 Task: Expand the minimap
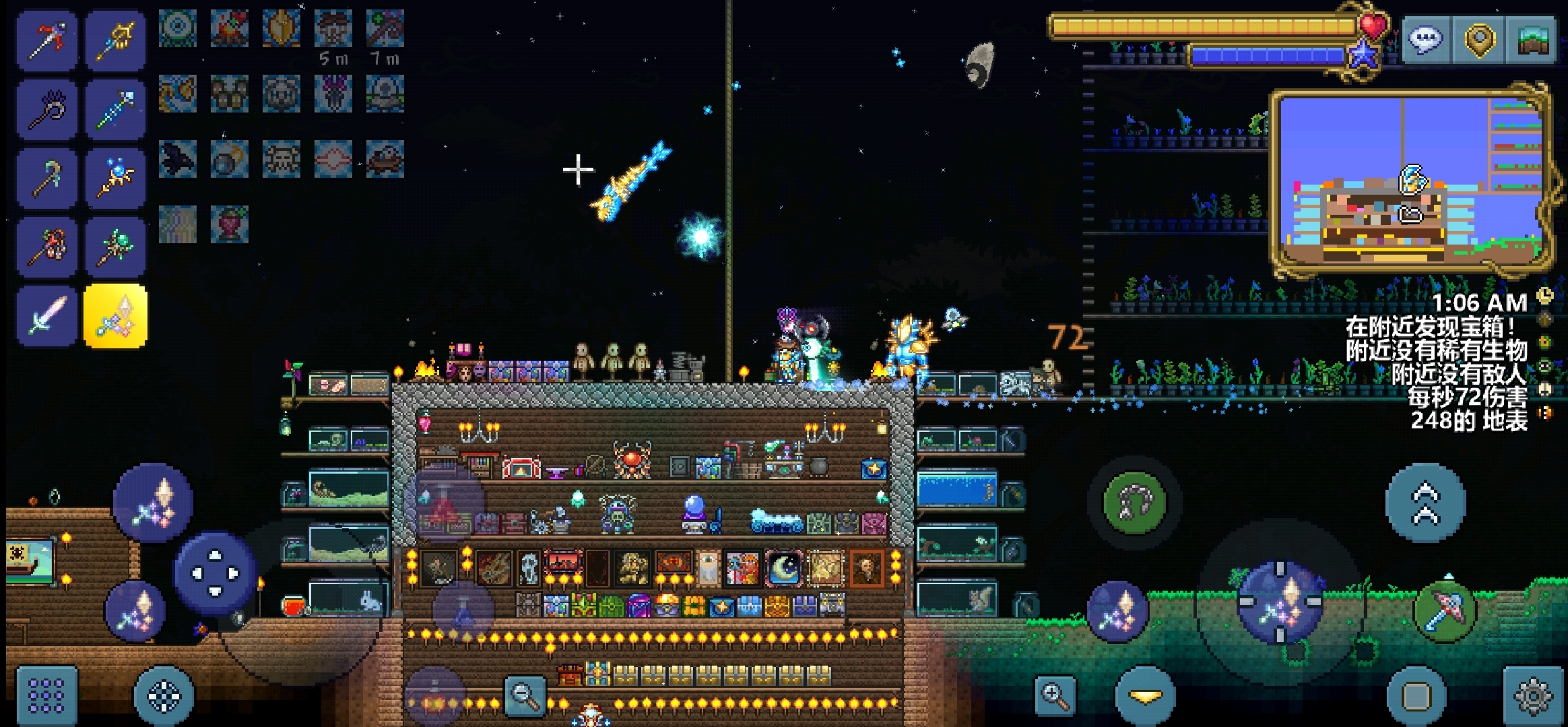click(1411, 182)
